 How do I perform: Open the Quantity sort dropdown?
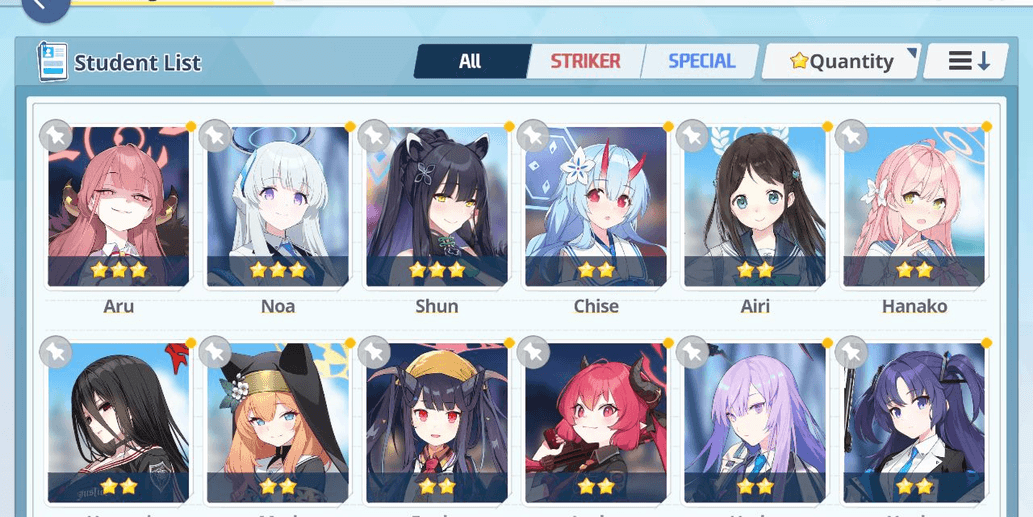(841, 62)
